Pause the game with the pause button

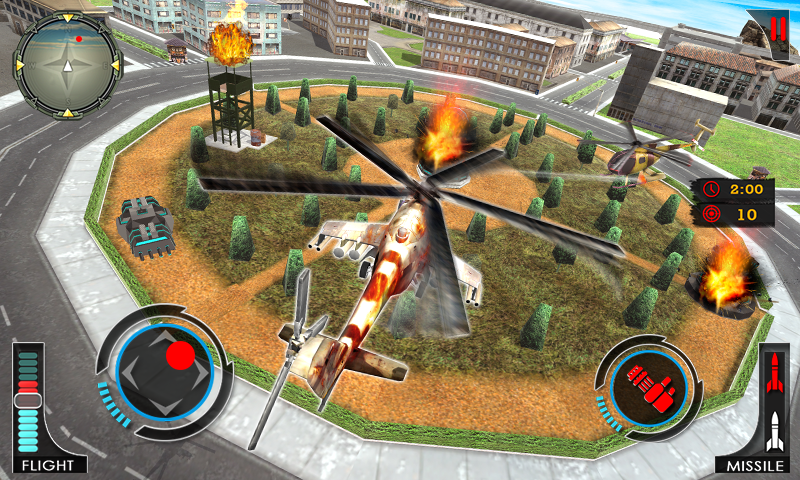(777, 27)
